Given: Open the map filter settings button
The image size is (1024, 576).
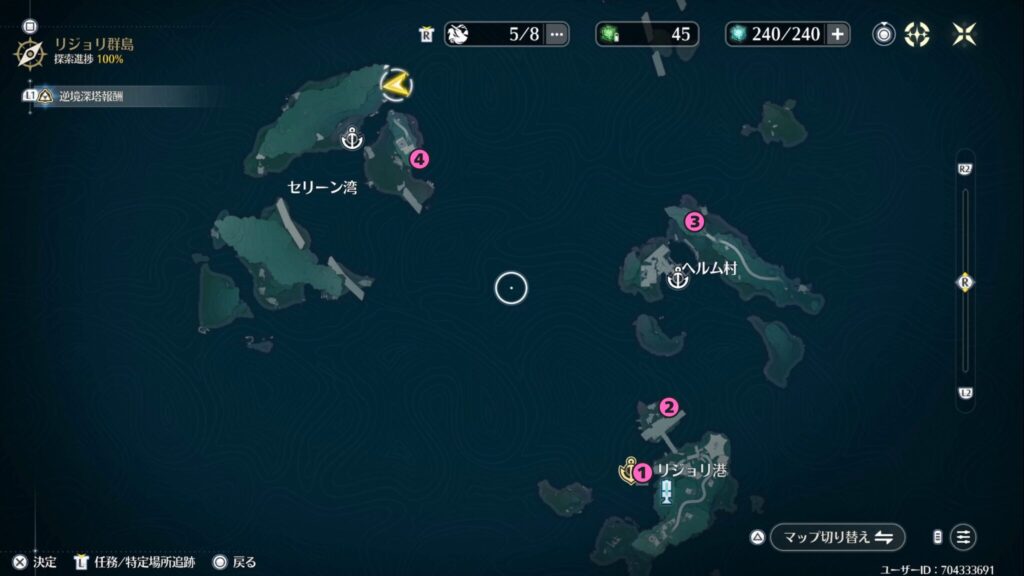Looking at the screenshot, I should (963, 537).
